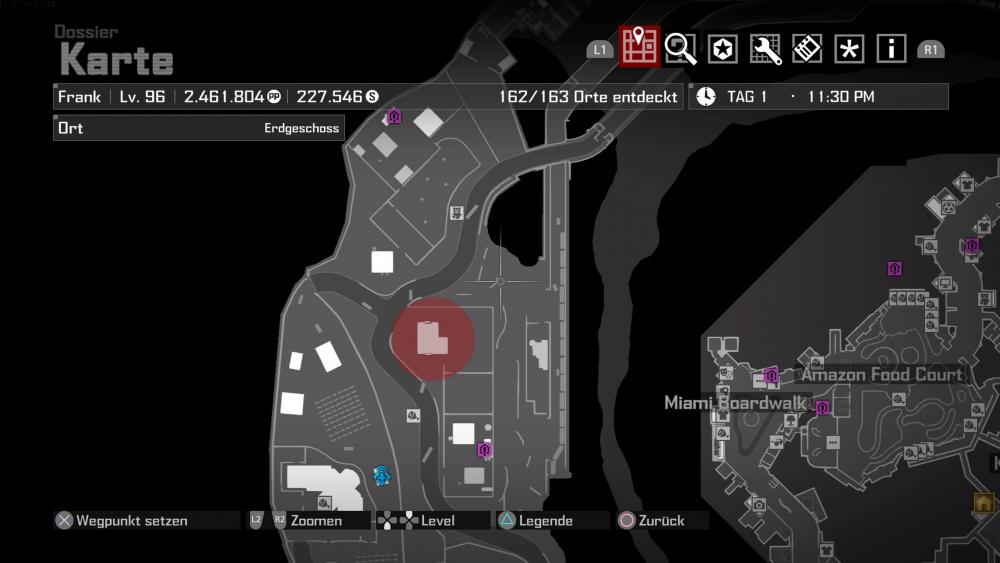Screen dimensions: 1000x563
Task: Click the Ort Erdgeschoss floor indicator
Action: [x=199, y=128]
